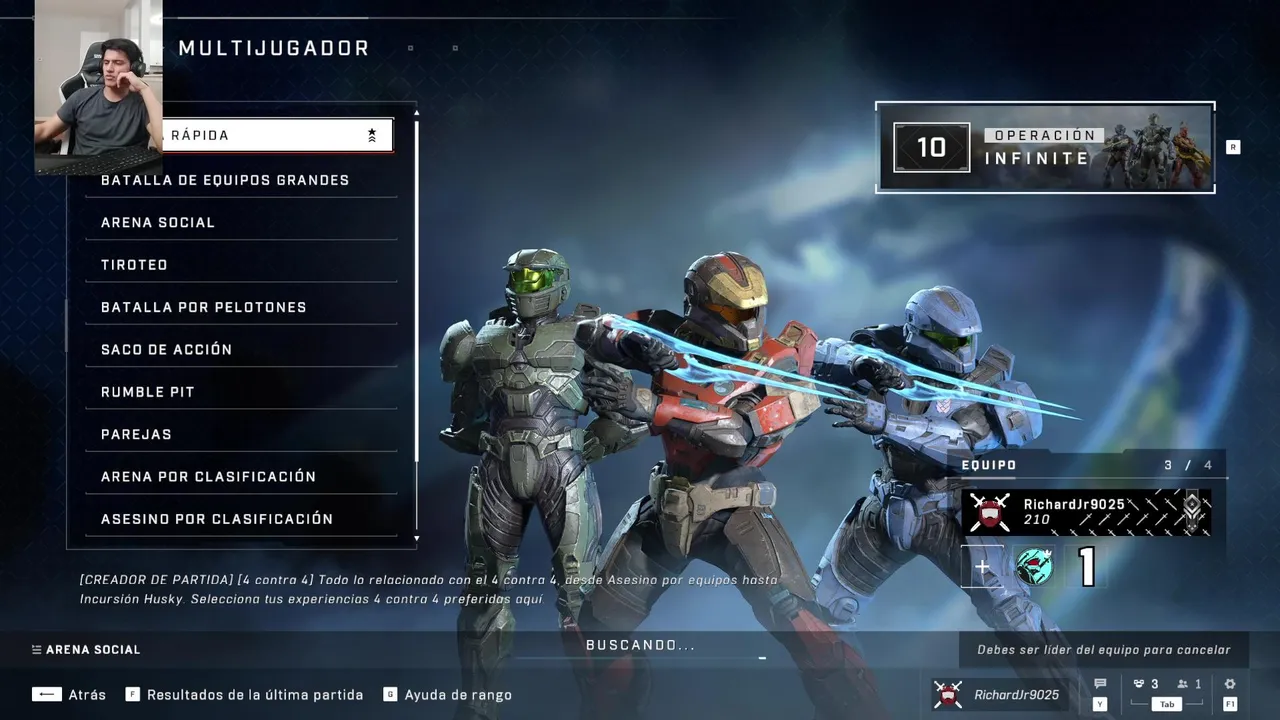
Task: View RichardJr9025's fireteam player card
Action: [x=1086, y=512]
